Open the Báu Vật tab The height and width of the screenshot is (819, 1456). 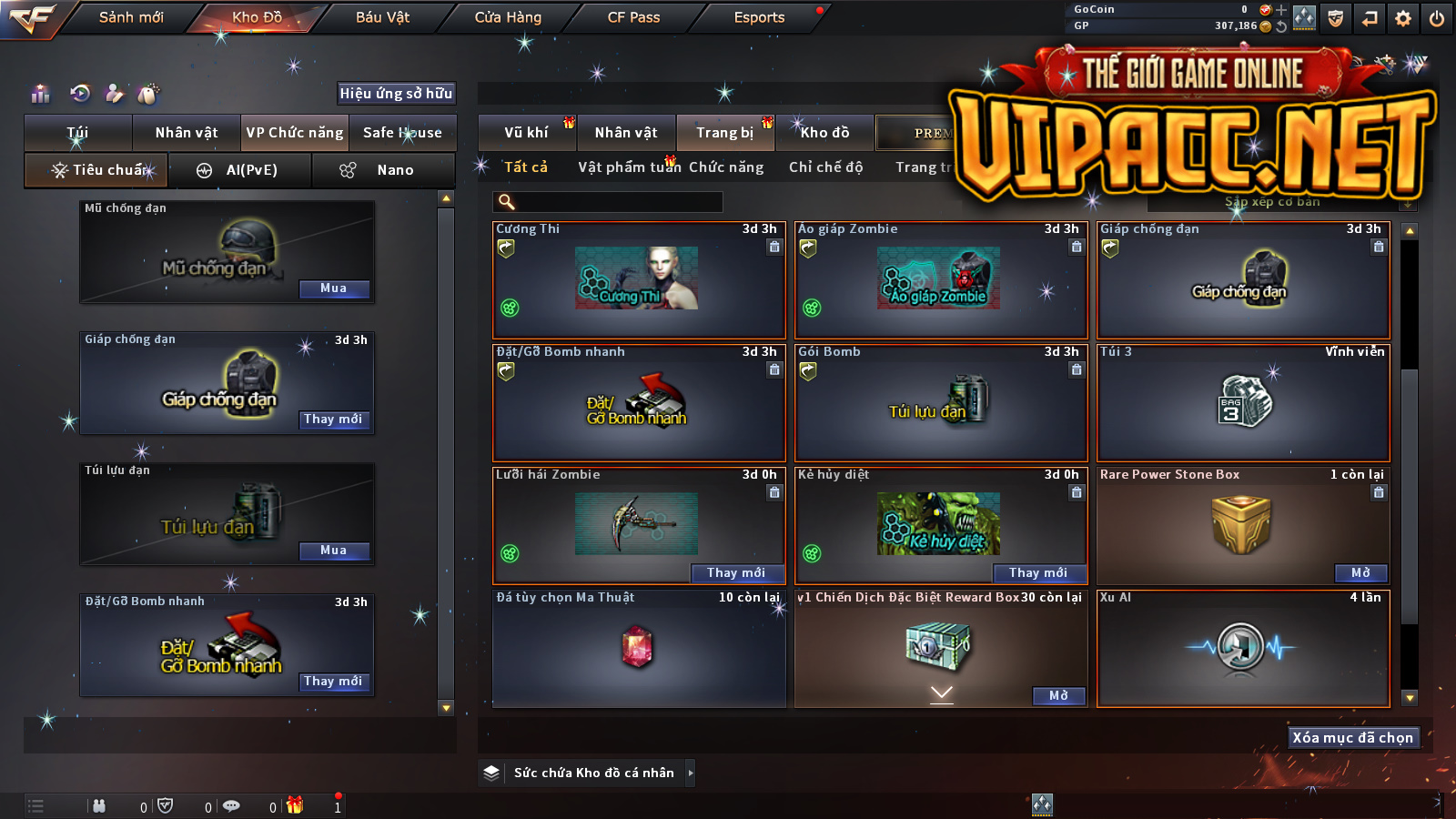pos(382,17)
